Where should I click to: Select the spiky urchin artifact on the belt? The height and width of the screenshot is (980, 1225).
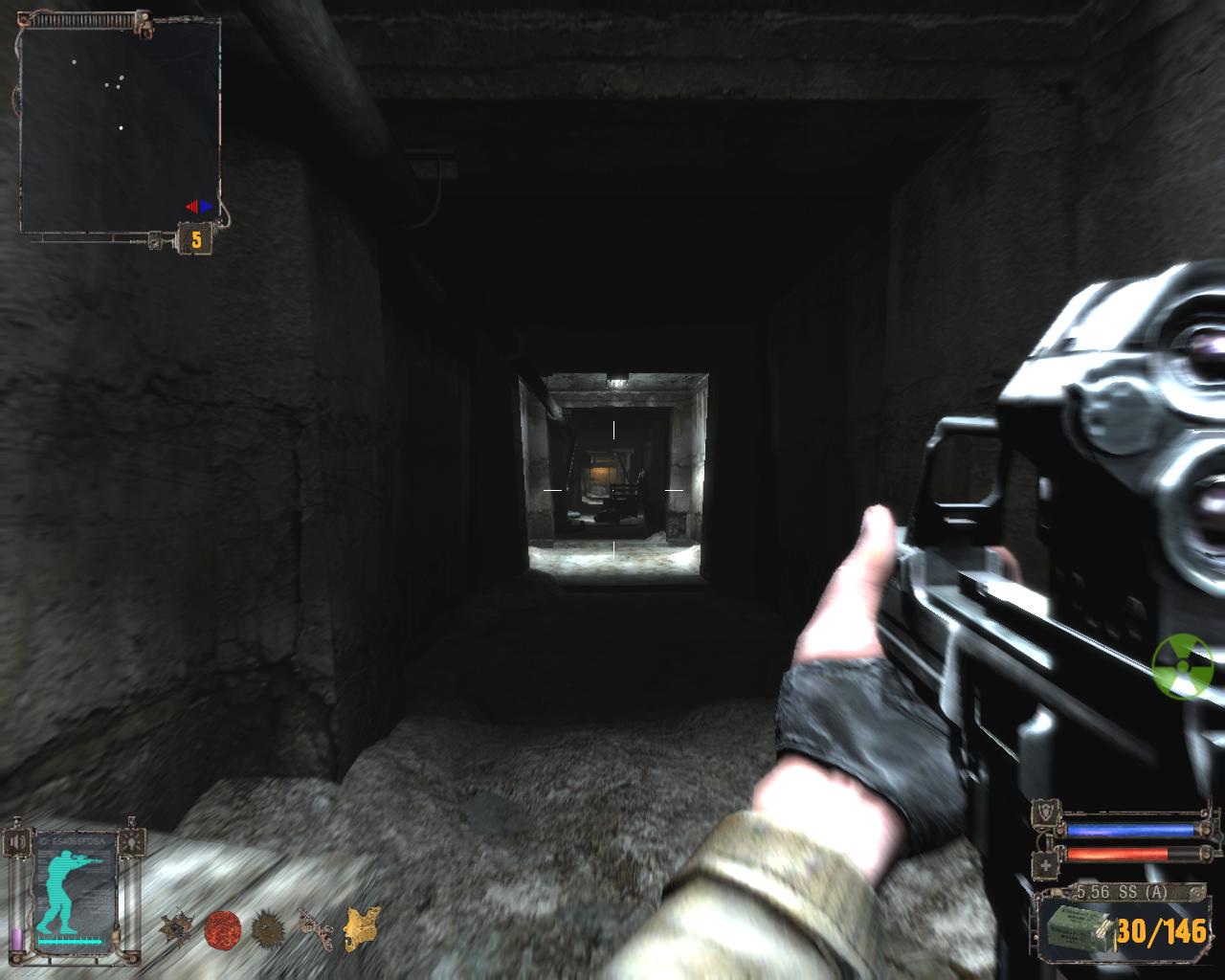point(268,927)
